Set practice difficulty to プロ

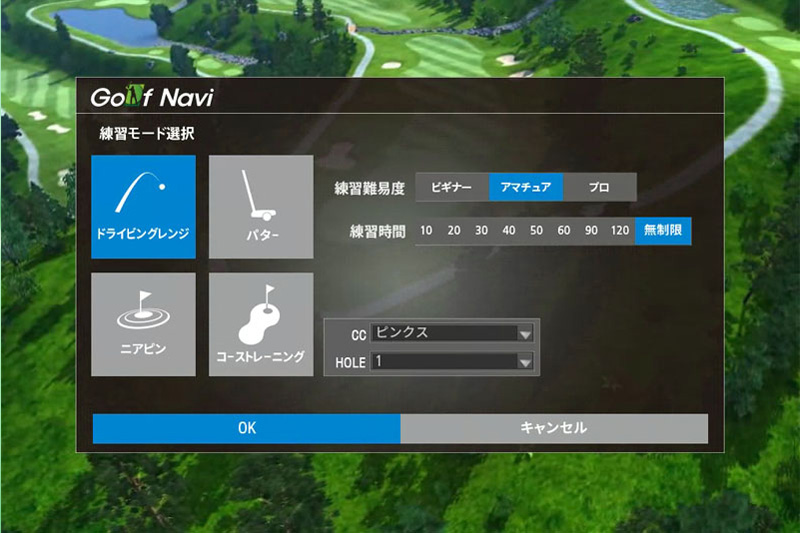599,187
